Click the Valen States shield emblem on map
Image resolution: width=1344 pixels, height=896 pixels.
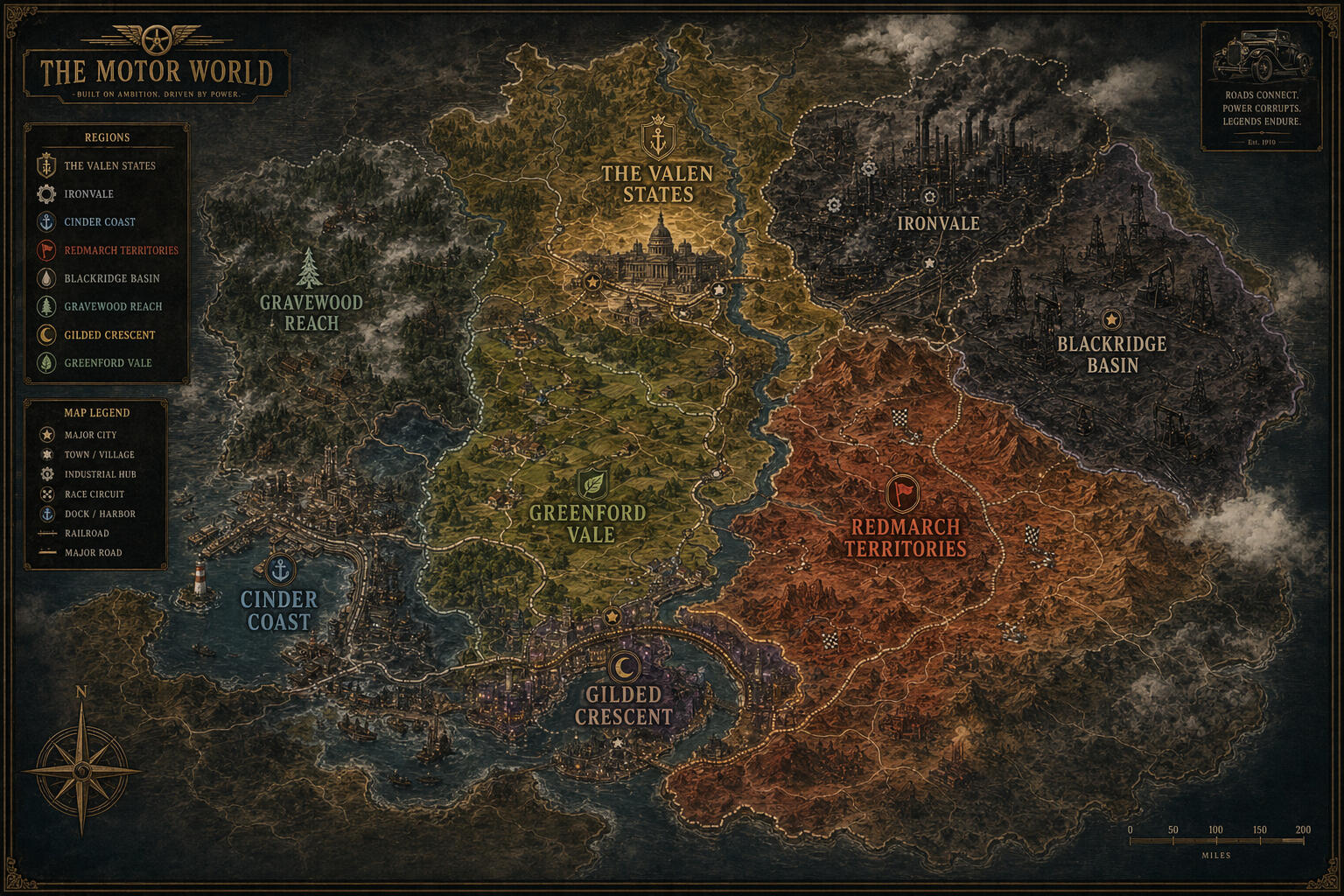657,138
